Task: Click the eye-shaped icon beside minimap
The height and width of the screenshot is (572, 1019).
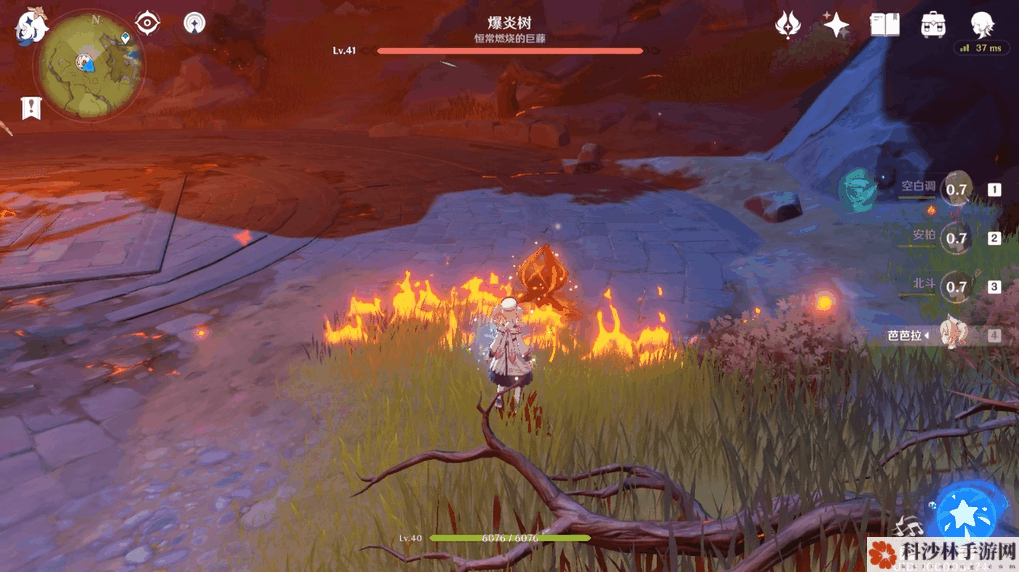Action: pos(148,22)
